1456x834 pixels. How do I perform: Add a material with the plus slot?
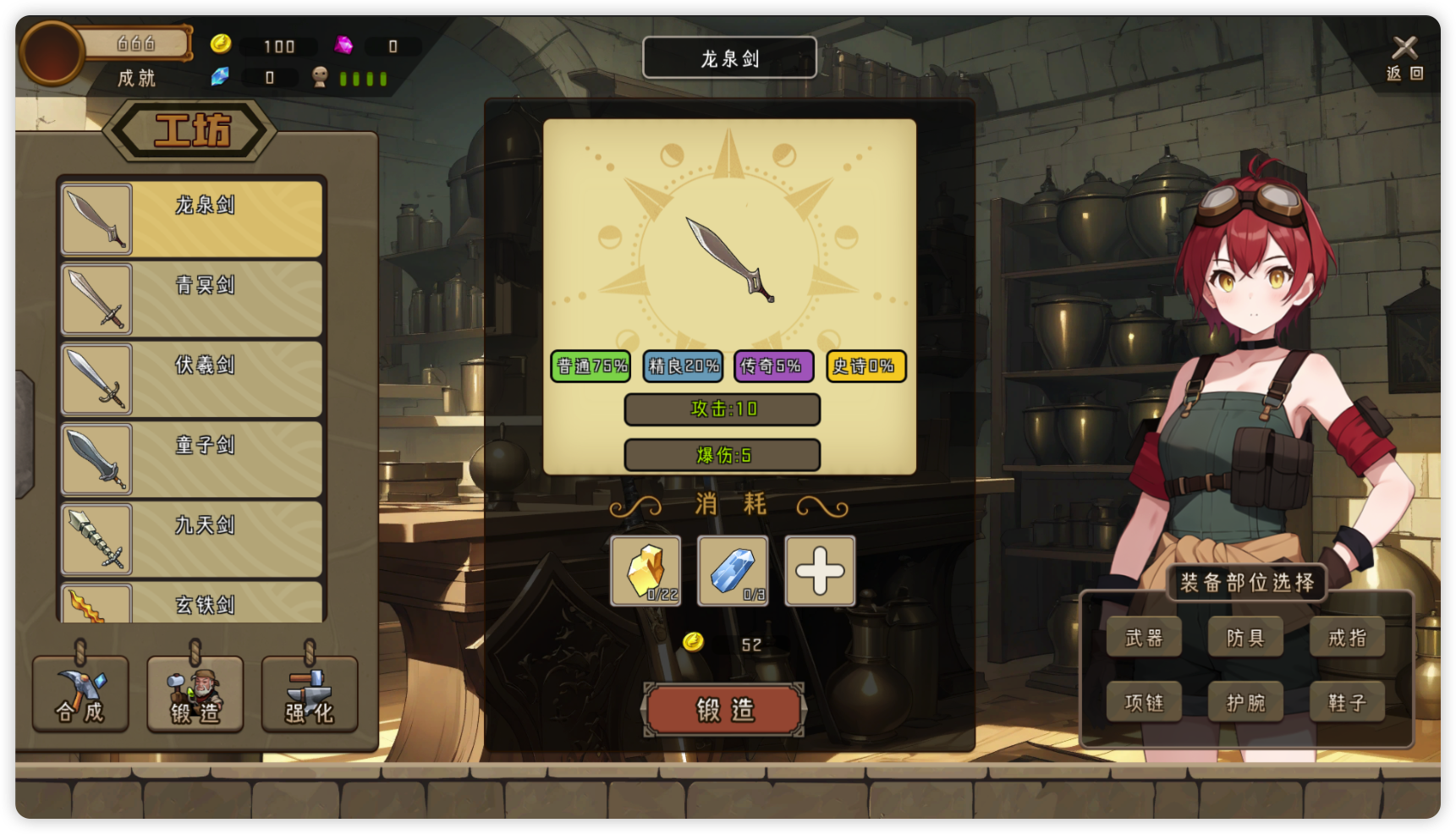820,571
